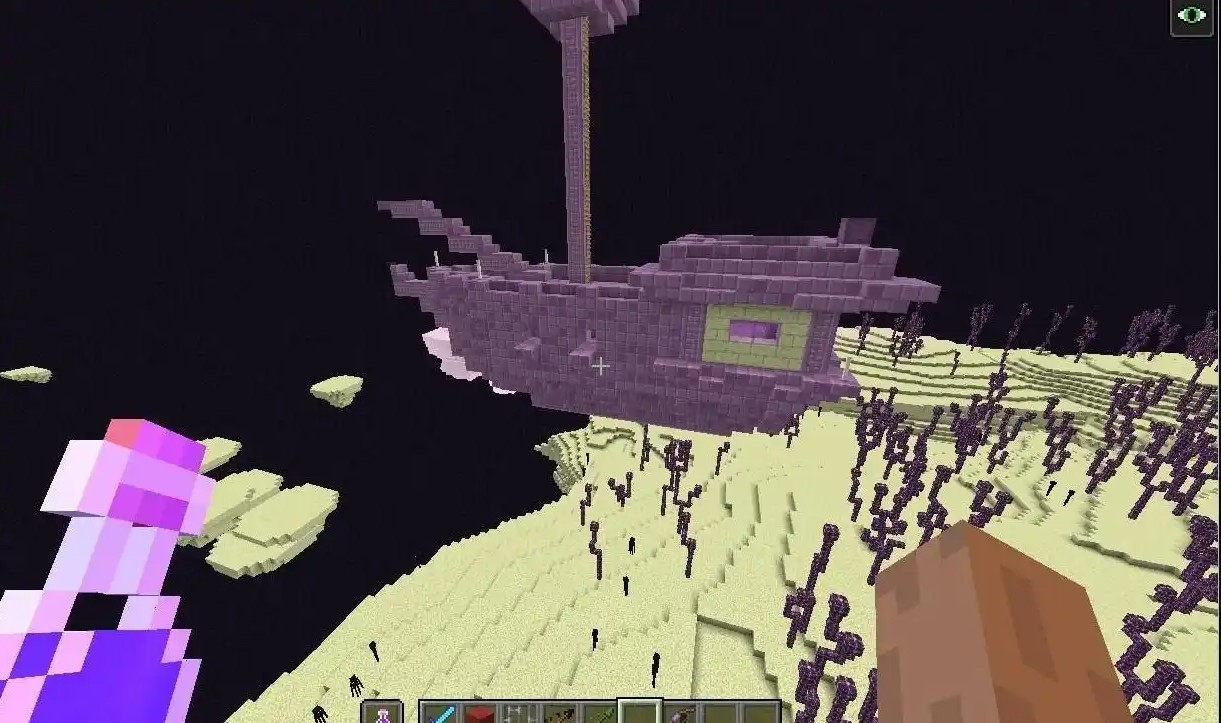Click the green eye status effect icon
This screenshot has width=1221, height=723.
pos(1191,17)
